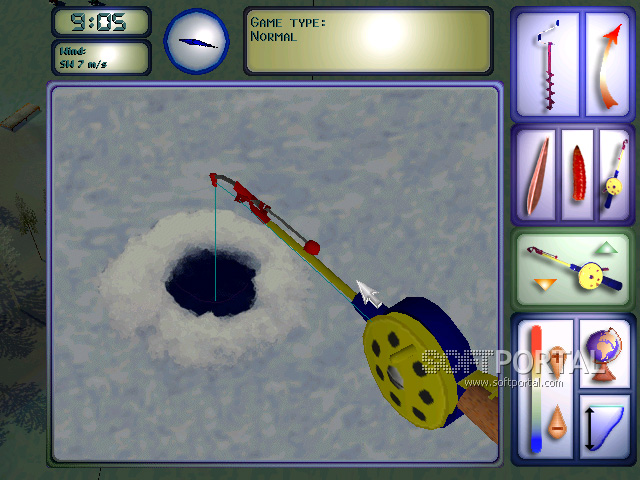Screen dimensions: 640x480
Task: Click the wind direction compass
Action: [196, 41]
